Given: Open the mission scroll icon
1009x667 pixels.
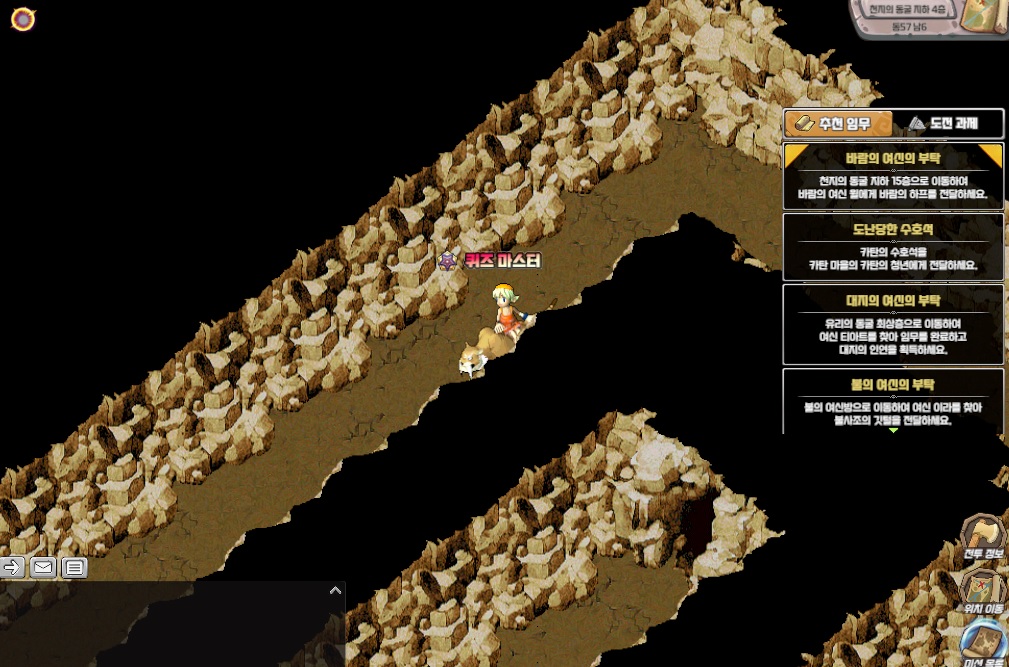Looking at the screenshot, I should (x=985, y=643).
